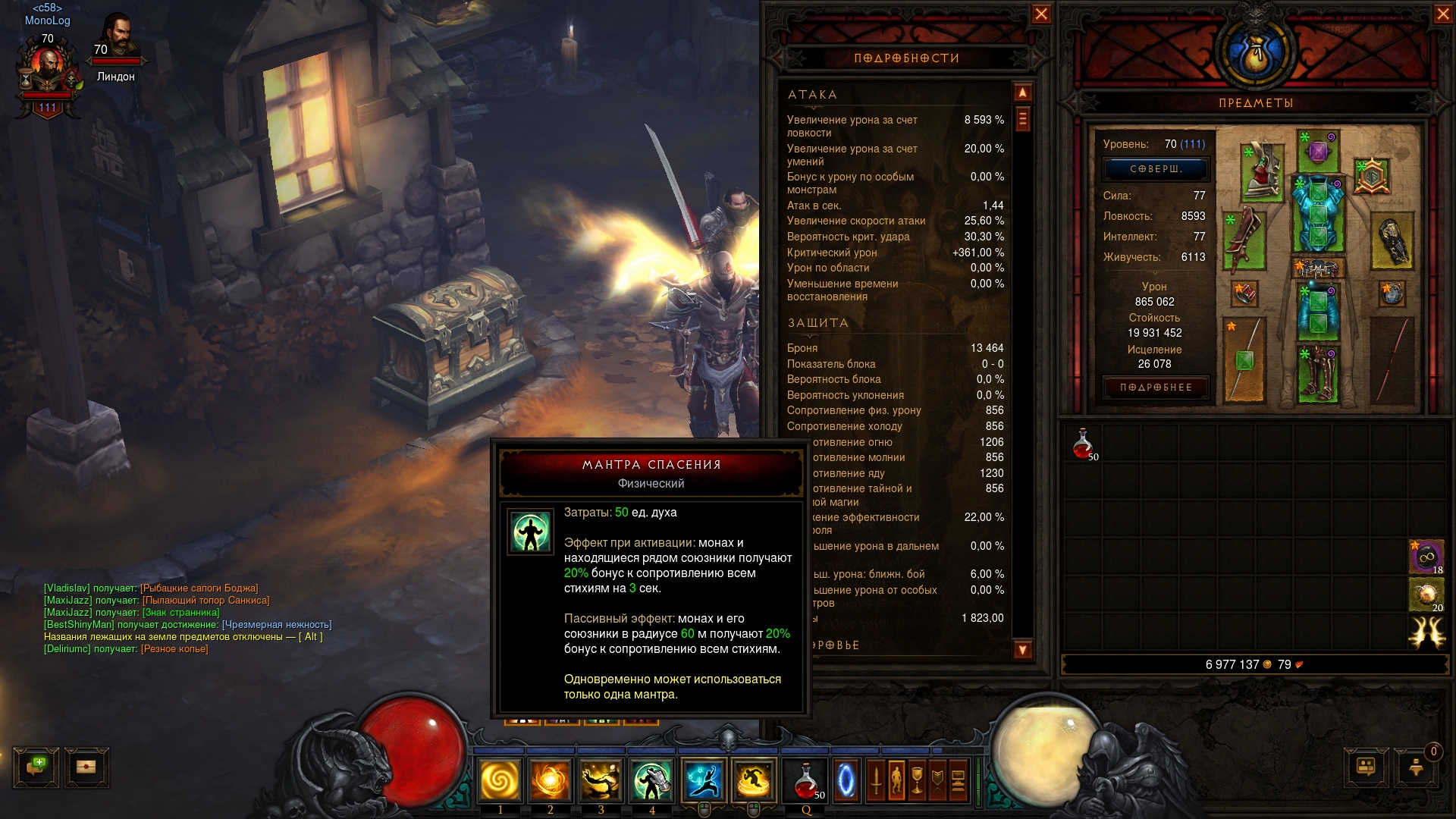Select the equipped amulet slot
Screen dimensions: 1456x819
(1372, 177)
